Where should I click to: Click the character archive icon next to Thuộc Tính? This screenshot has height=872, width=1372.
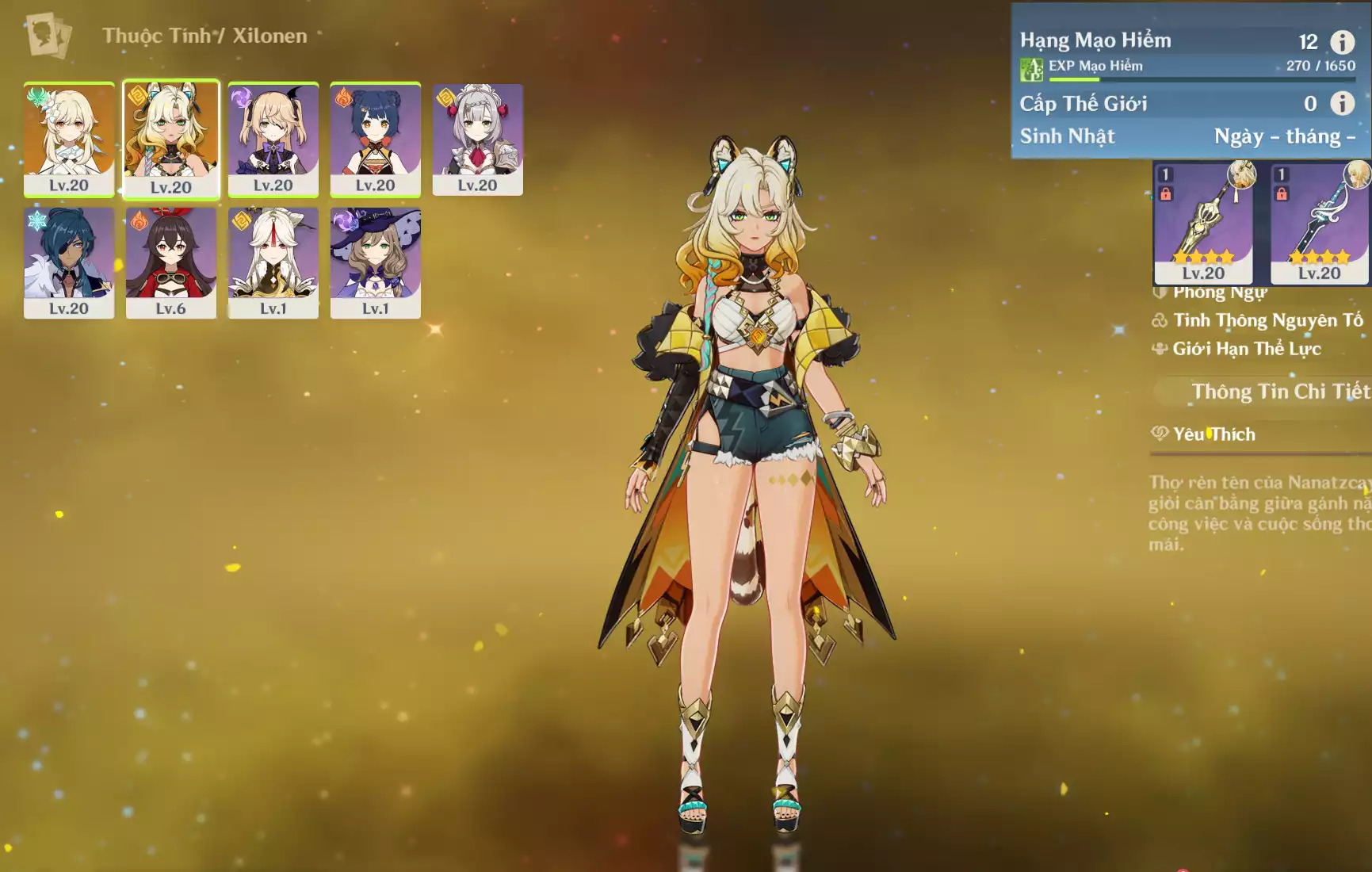pos(49,36)
